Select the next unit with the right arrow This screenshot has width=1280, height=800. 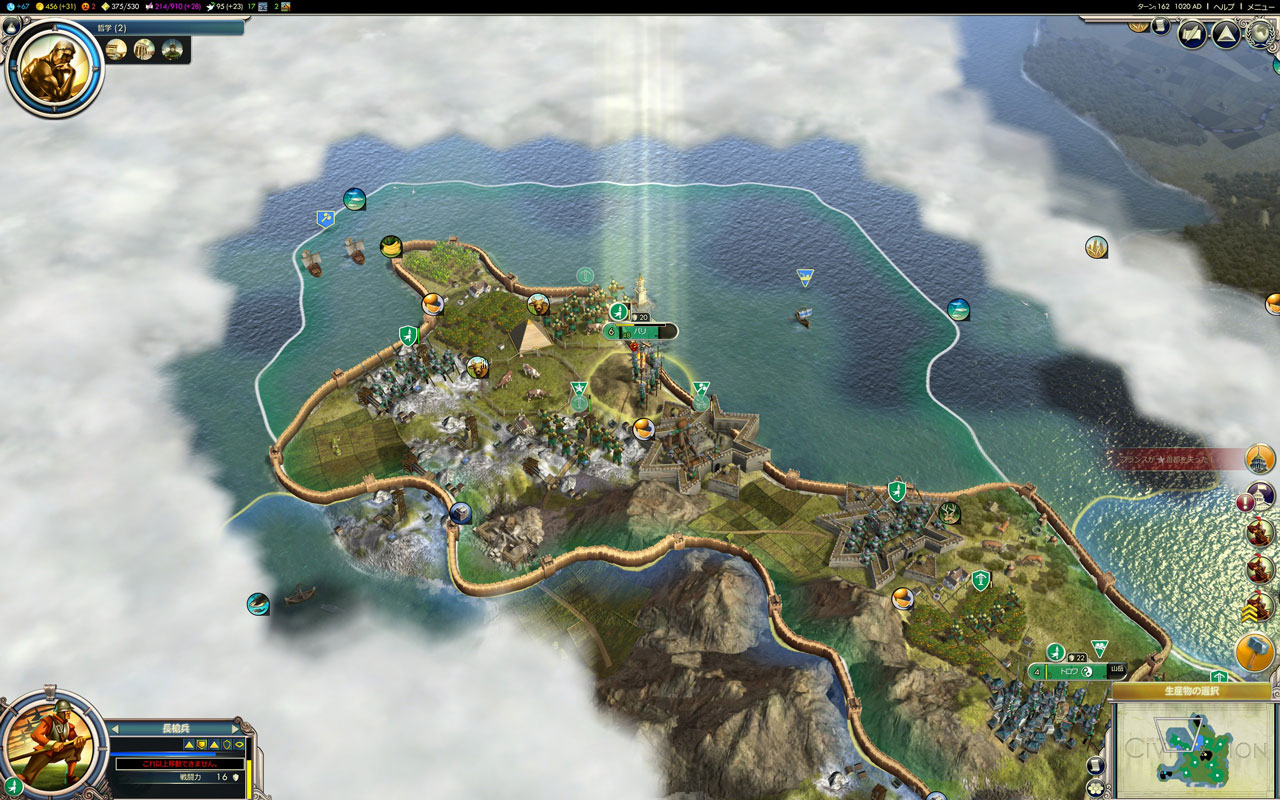coord(236,728)
